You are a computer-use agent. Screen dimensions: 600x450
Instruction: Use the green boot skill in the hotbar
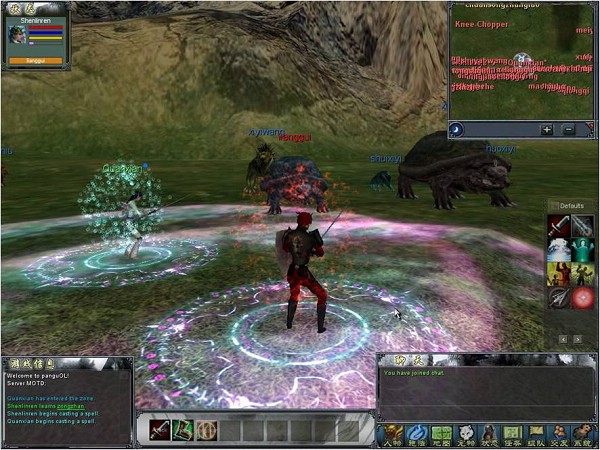tap(183, 430)
